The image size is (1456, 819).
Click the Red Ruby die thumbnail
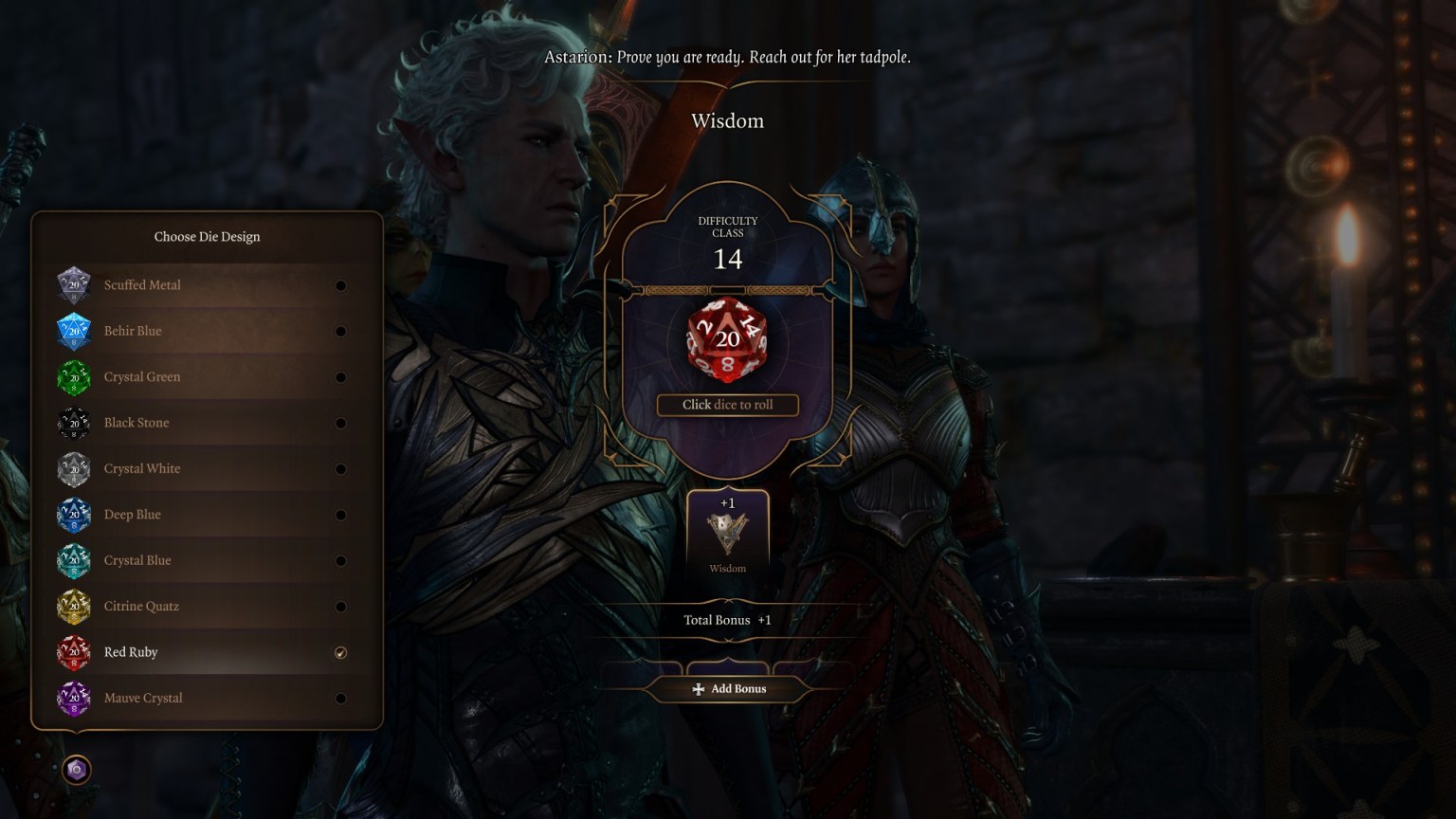(74, 652)
